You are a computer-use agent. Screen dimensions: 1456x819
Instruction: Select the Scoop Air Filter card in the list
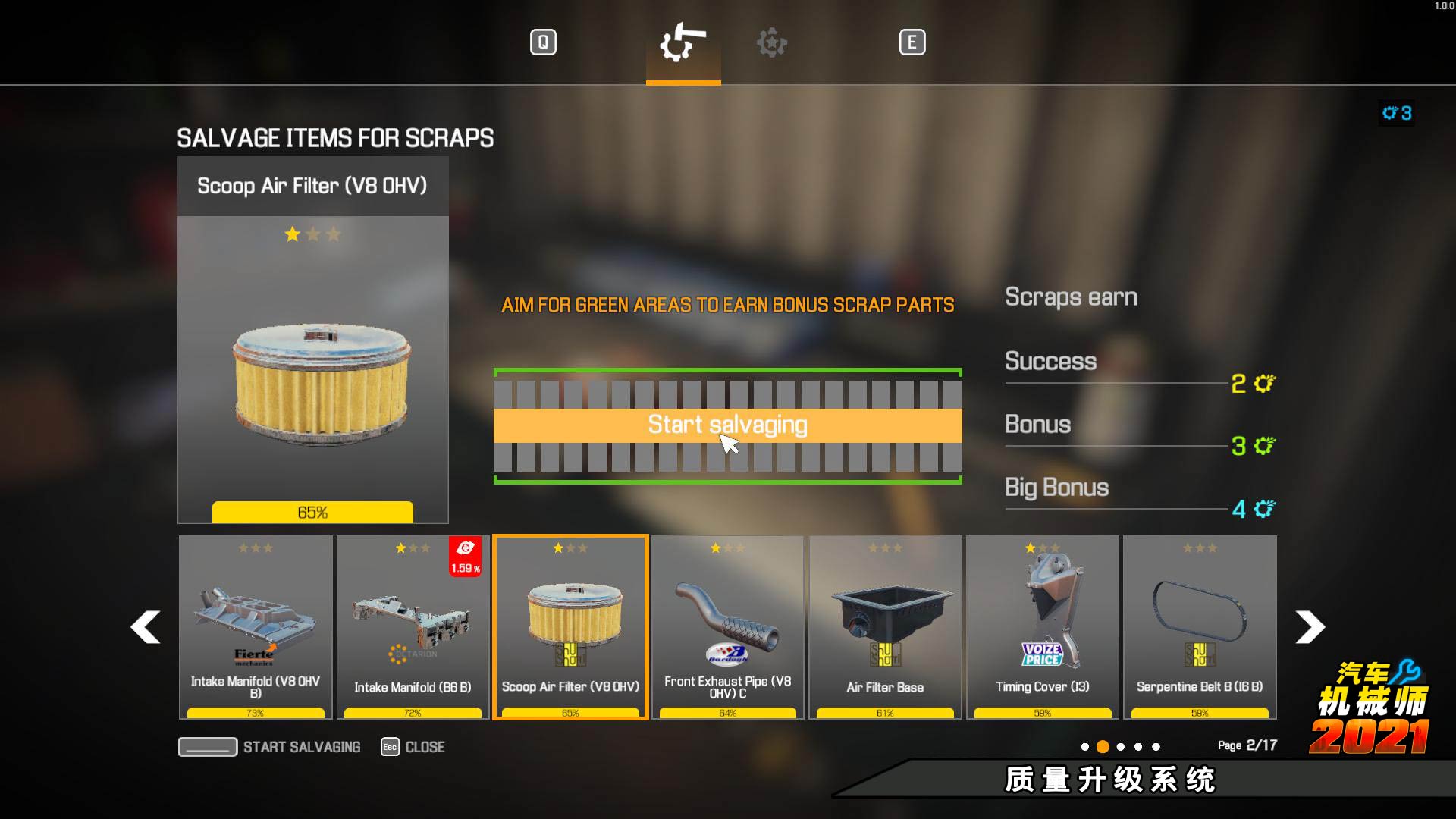click(570, 626)
